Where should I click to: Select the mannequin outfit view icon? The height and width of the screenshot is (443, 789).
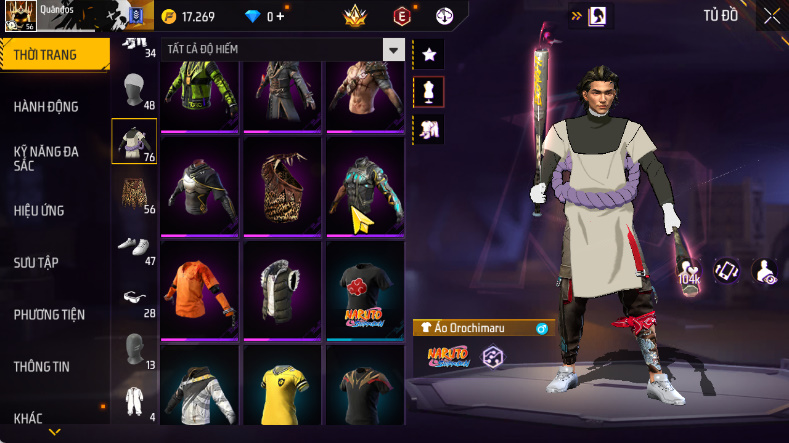click(x=428, y=91)
